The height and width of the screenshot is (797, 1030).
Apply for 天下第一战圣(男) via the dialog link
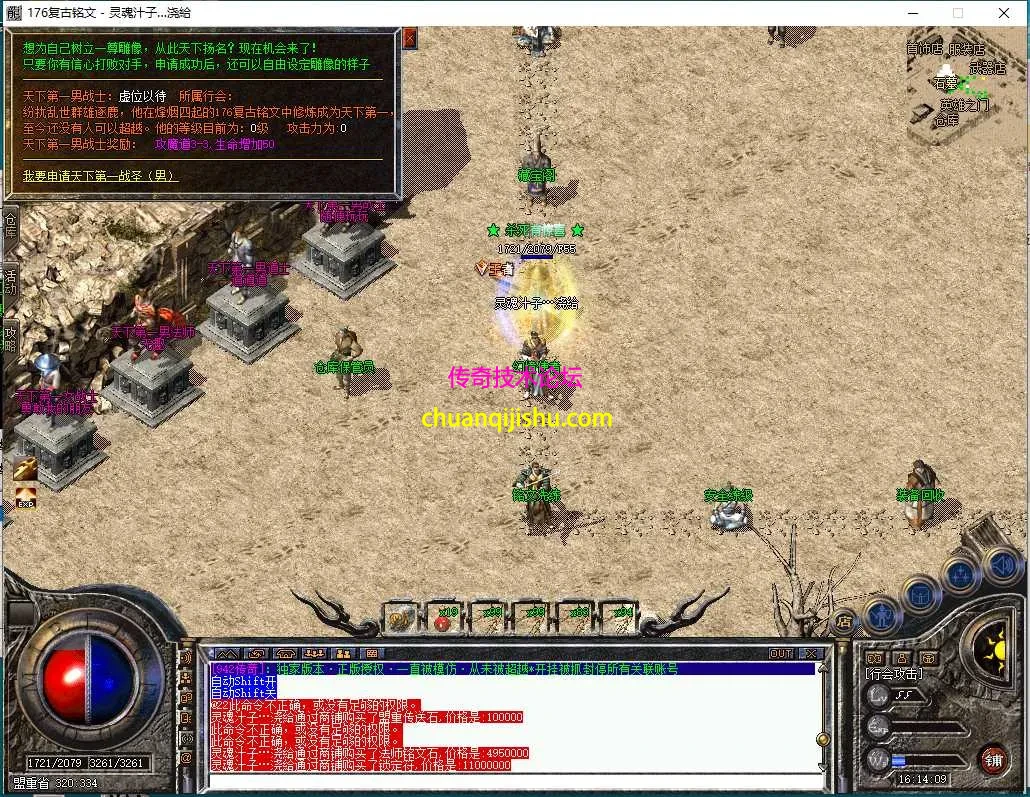[100, 176]
